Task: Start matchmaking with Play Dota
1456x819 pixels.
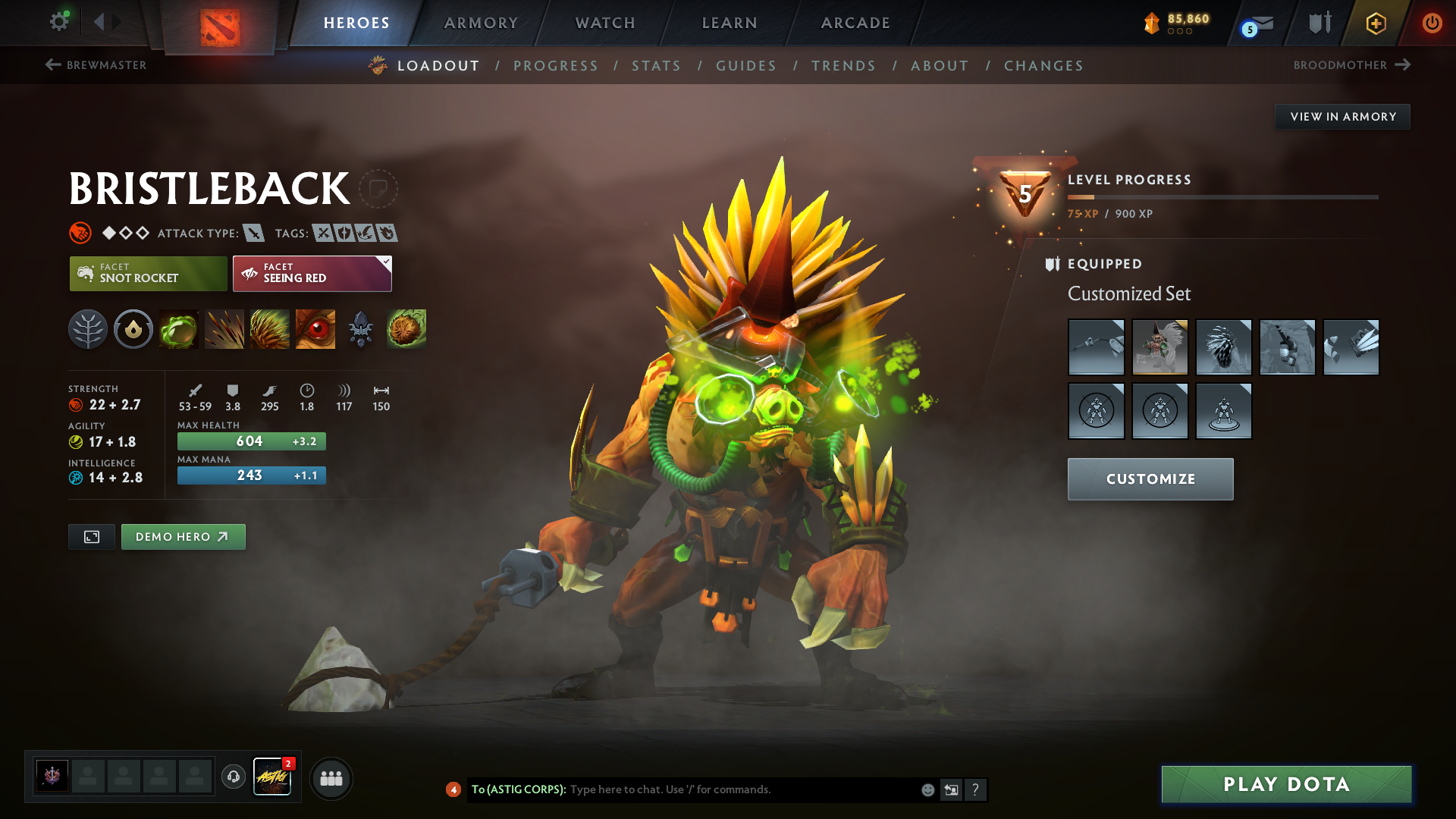Action: [x=1286, y=784]
